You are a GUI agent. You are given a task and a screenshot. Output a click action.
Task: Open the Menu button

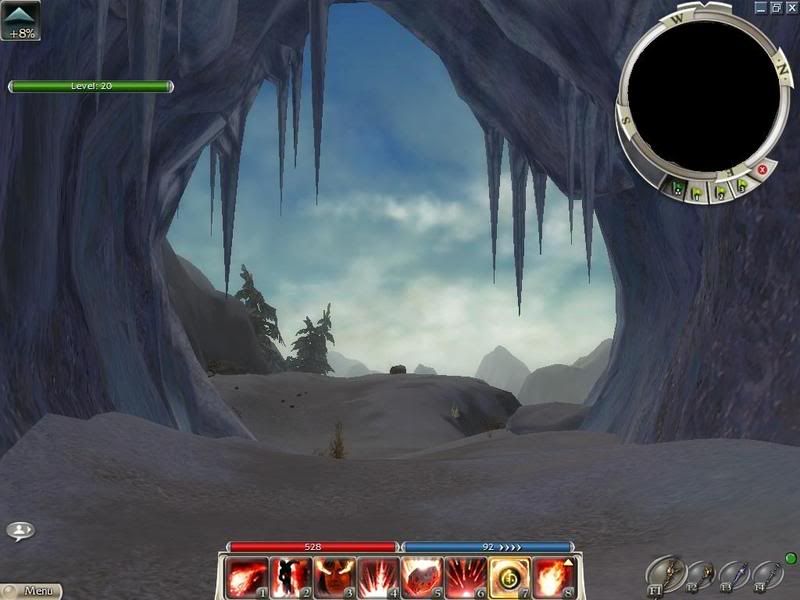coord(32,591)
